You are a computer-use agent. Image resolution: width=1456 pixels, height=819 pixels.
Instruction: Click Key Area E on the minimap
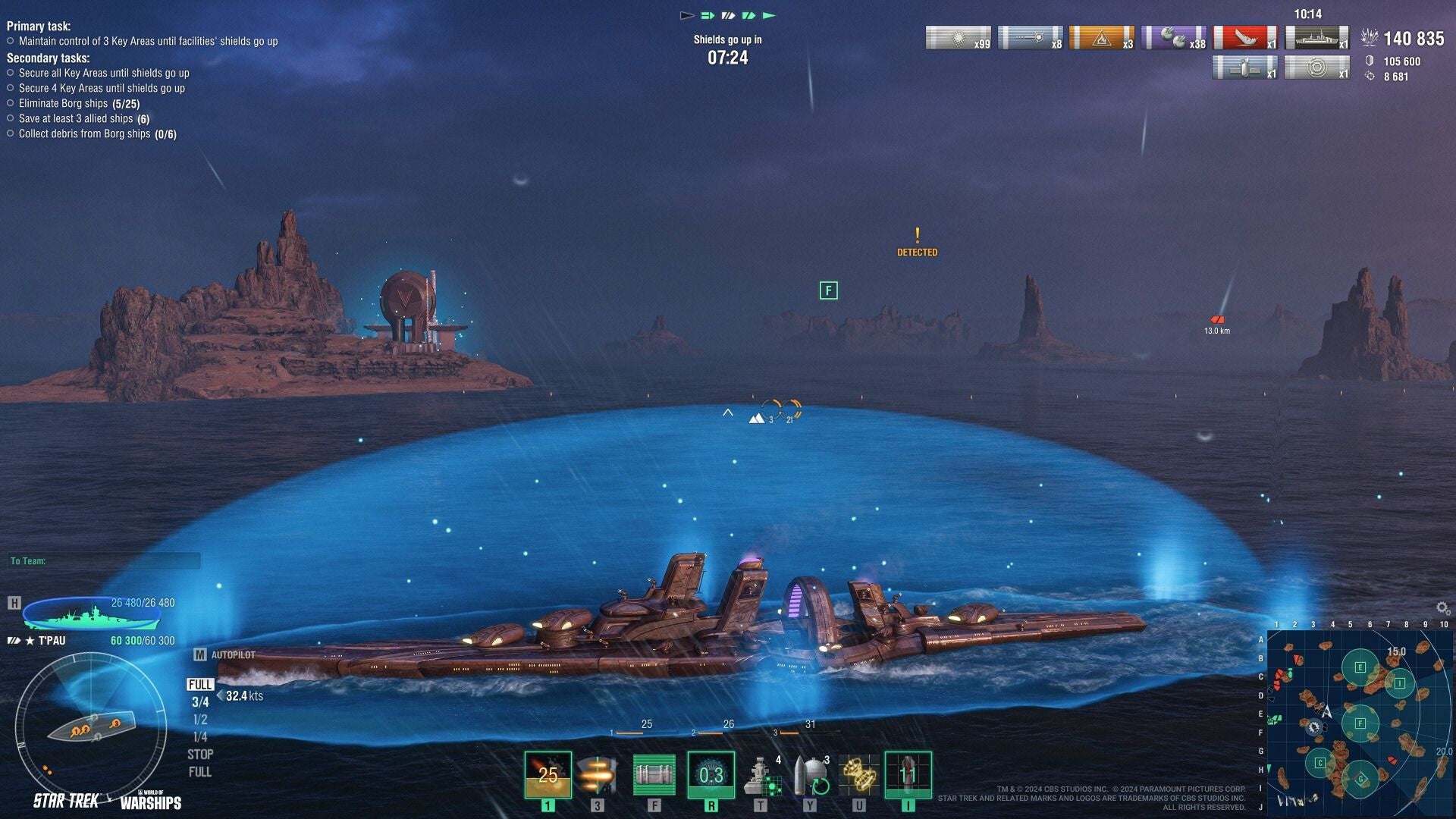click(x=1360, y=667)
